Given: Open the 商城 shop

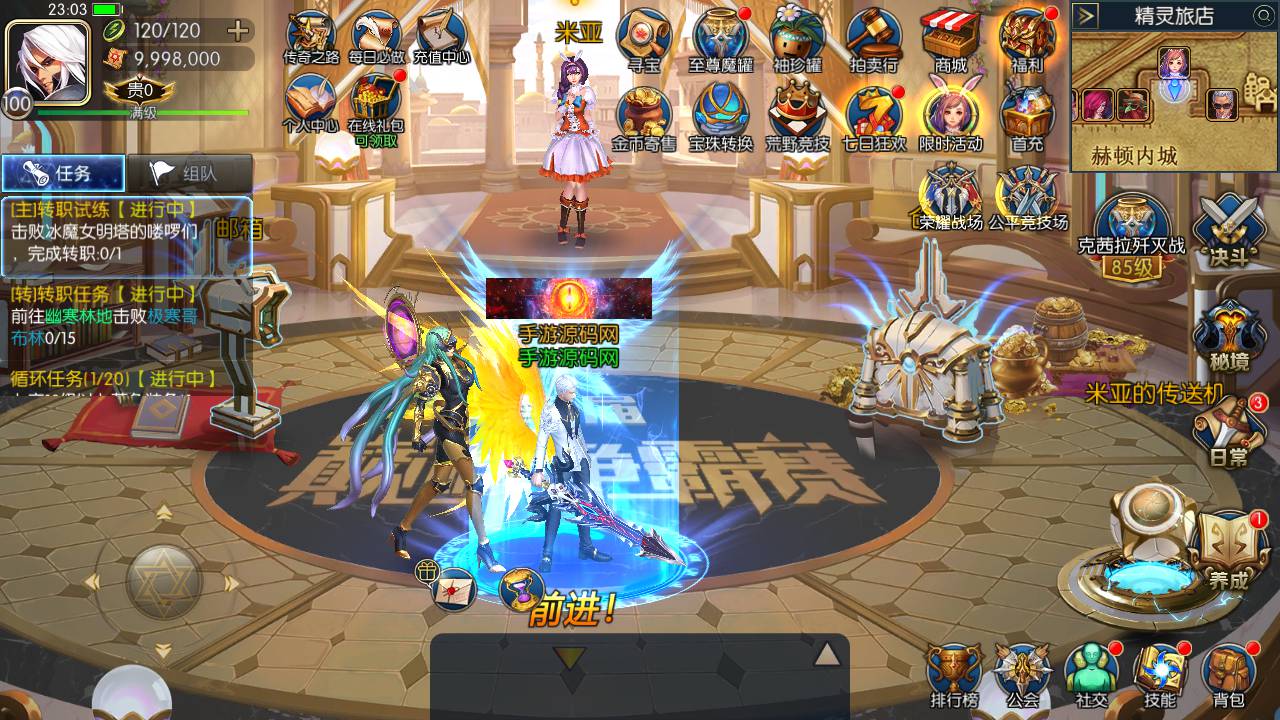Looking at the screenshot, I should 951,40.
